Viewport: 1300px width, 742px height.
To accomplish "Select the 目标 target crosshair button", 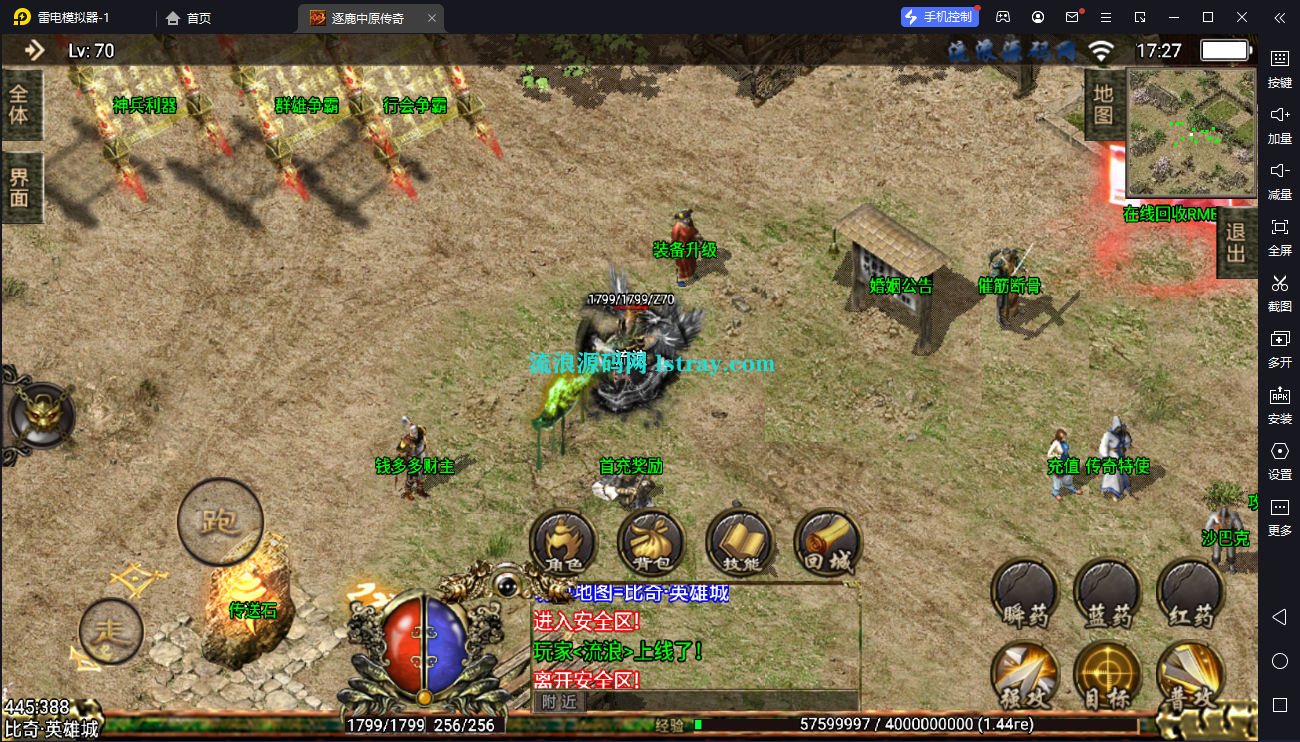I will (x=1108, y=675).
